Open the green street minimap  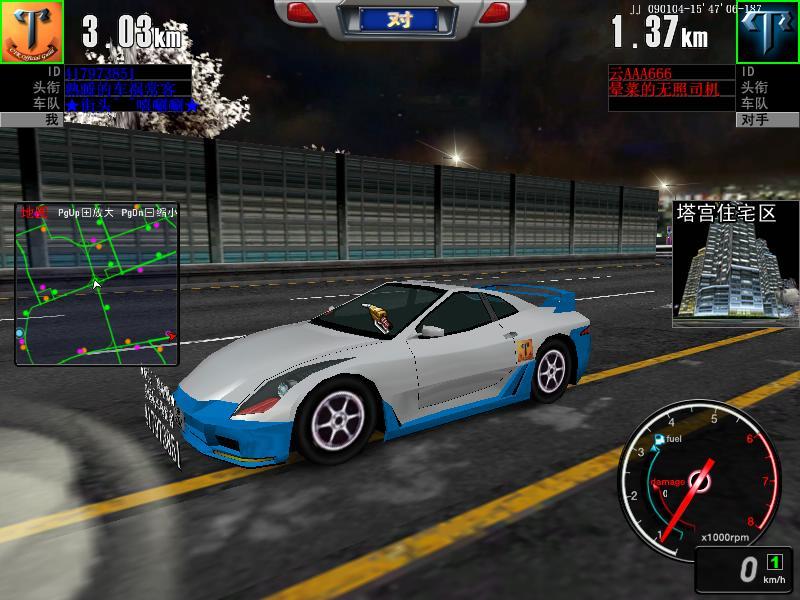pos(96,284)
